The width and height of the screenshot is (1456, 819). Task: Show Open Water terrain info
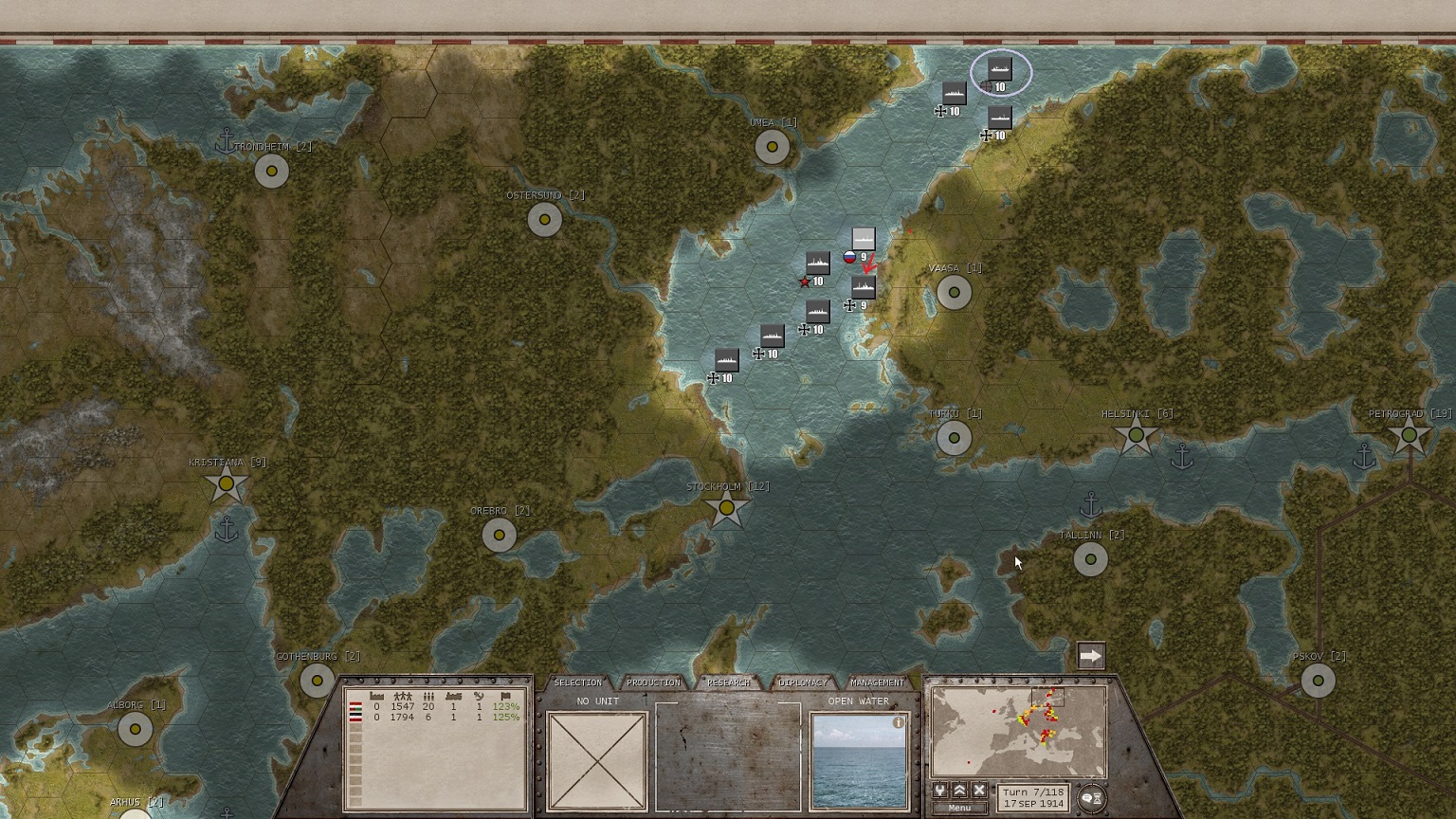[899, 723]
